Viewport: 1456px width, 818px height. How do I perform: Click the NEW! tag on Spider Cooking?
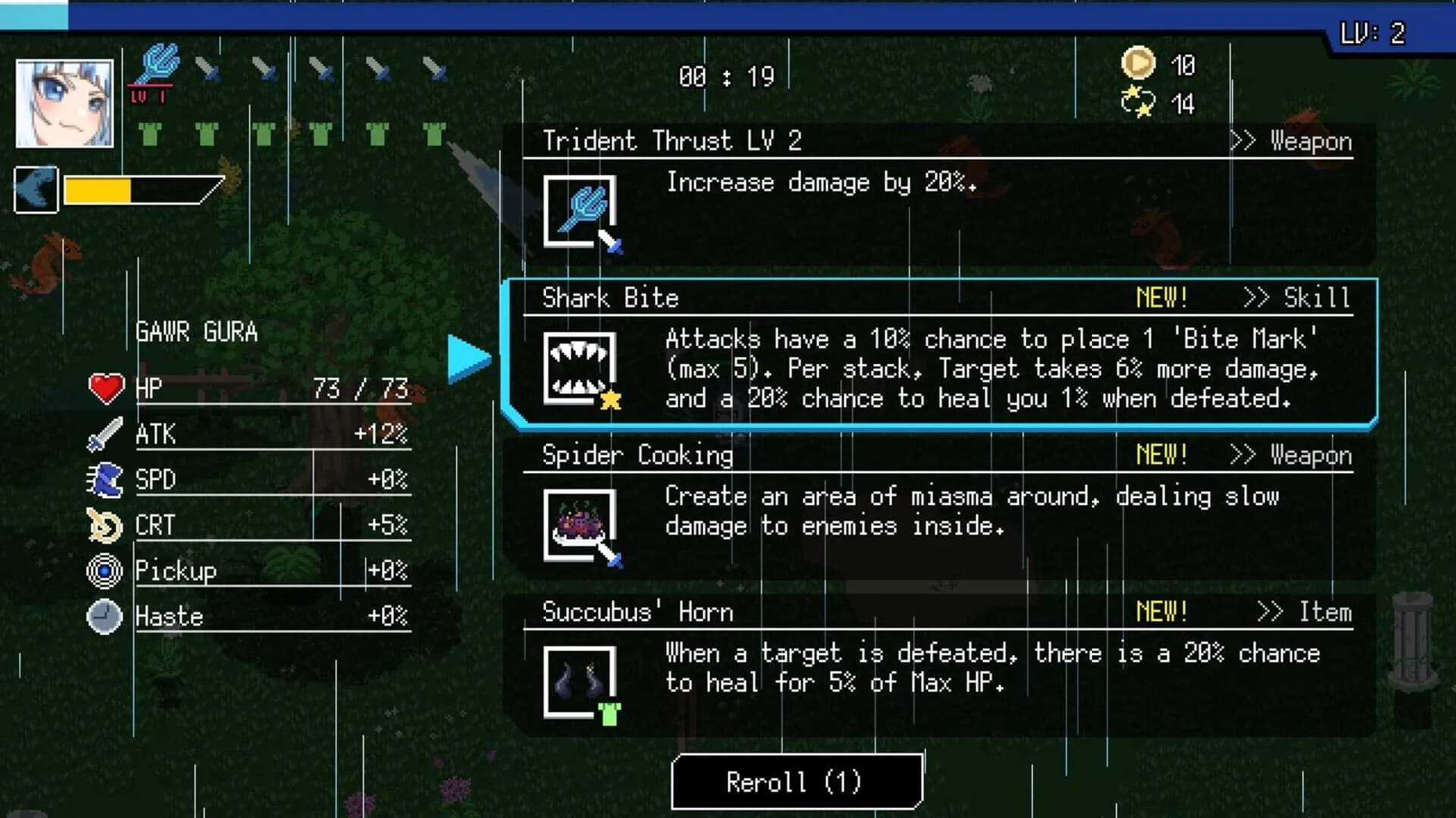[x=1159, y=455]
